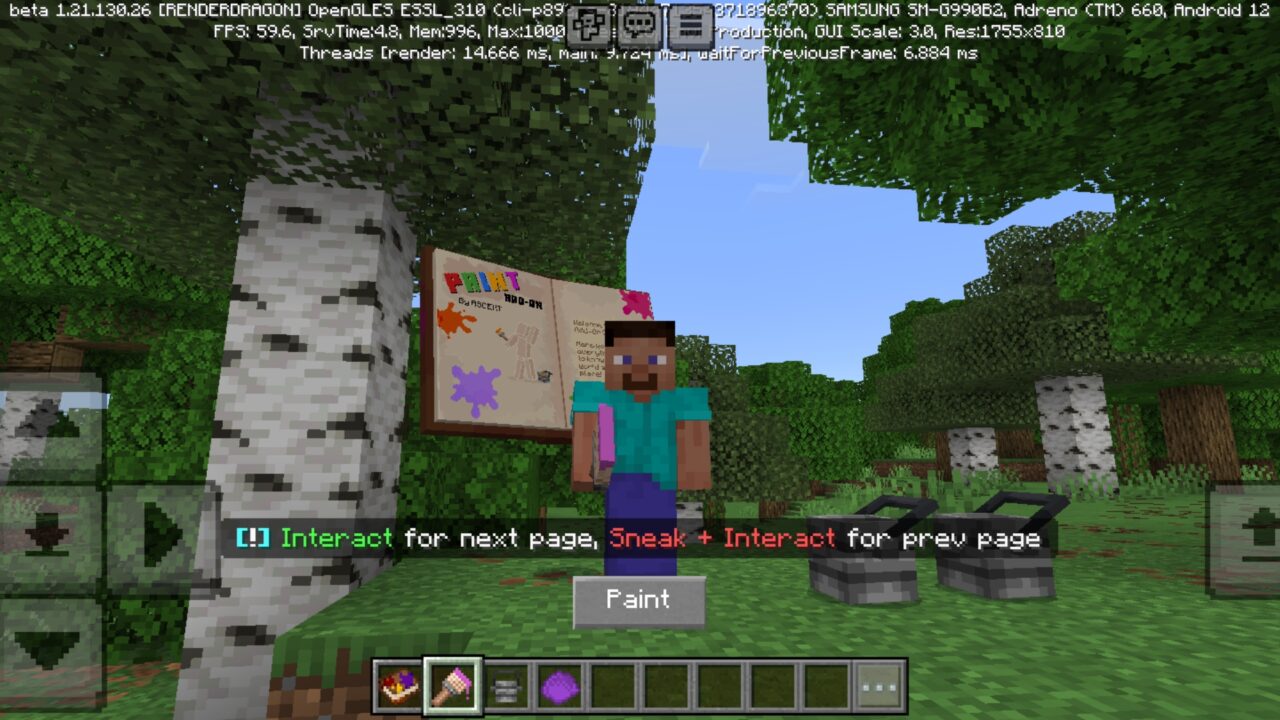Select the pink paintbrush in the hotbar
The width and height of the screenshot is (1280, 720).
click(x=452, y=684)
